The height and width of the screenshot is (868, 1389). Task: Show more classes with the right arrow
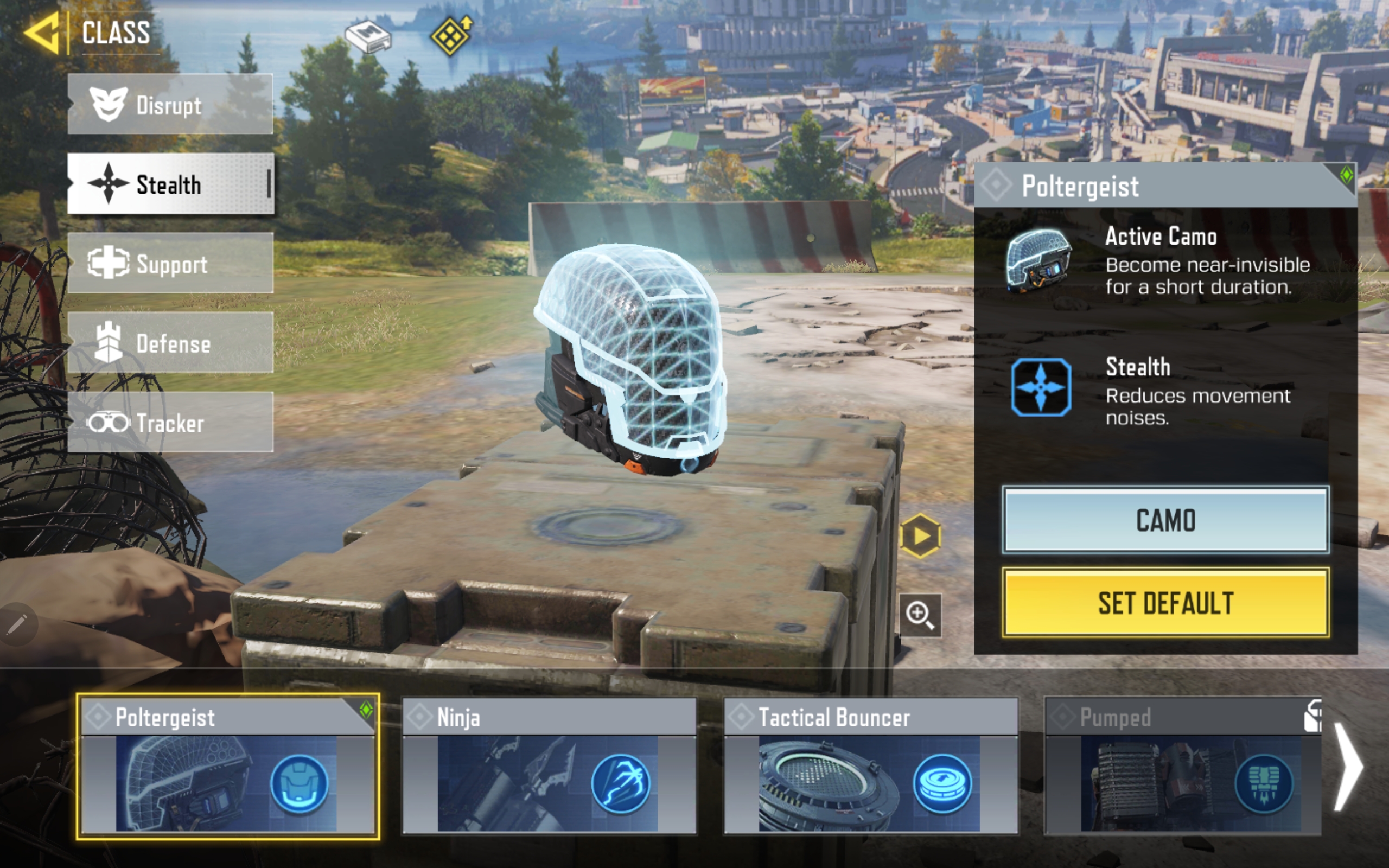(1348, 766)
